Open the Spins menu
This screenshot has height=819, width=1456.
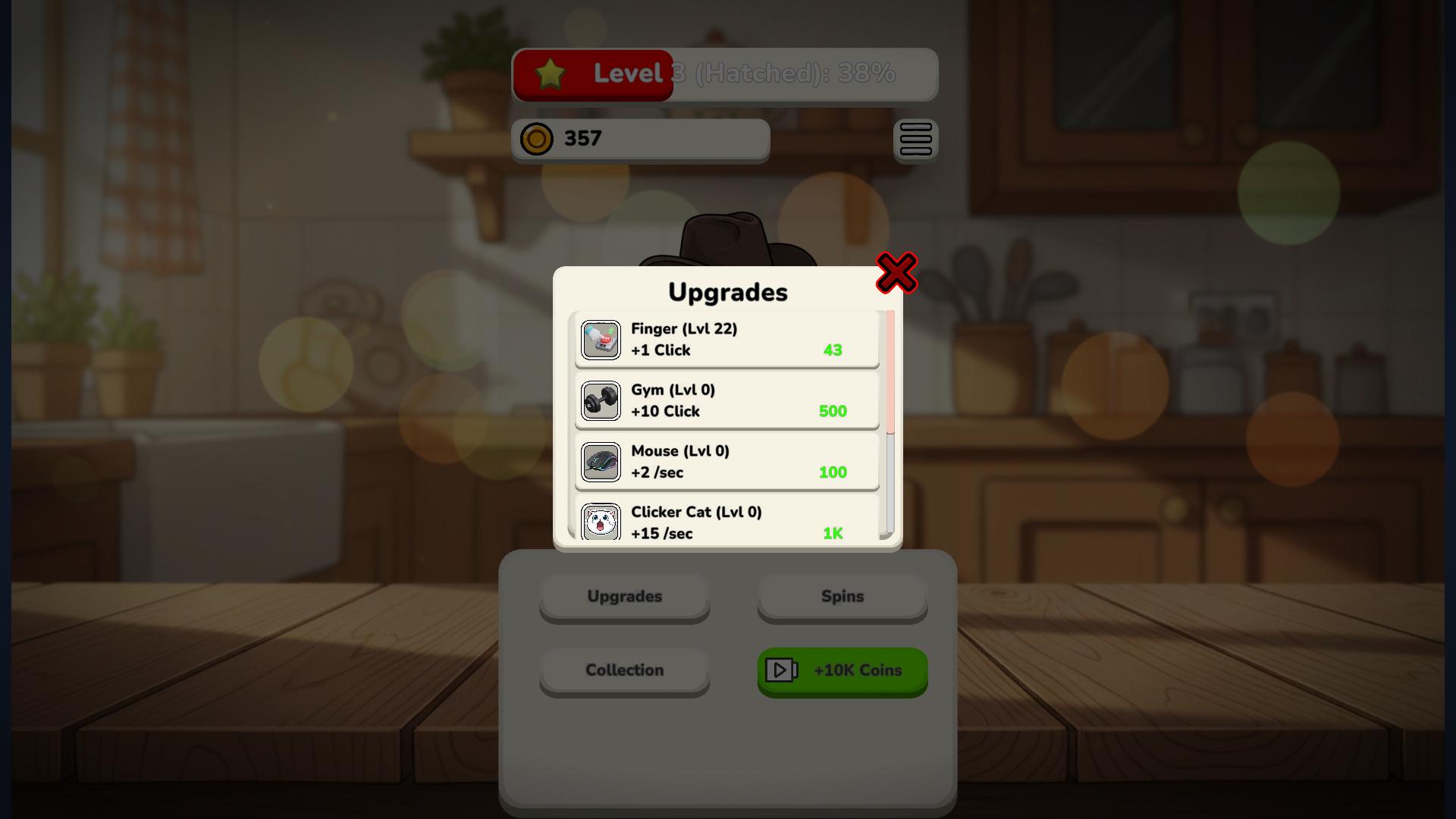(842, 597)
